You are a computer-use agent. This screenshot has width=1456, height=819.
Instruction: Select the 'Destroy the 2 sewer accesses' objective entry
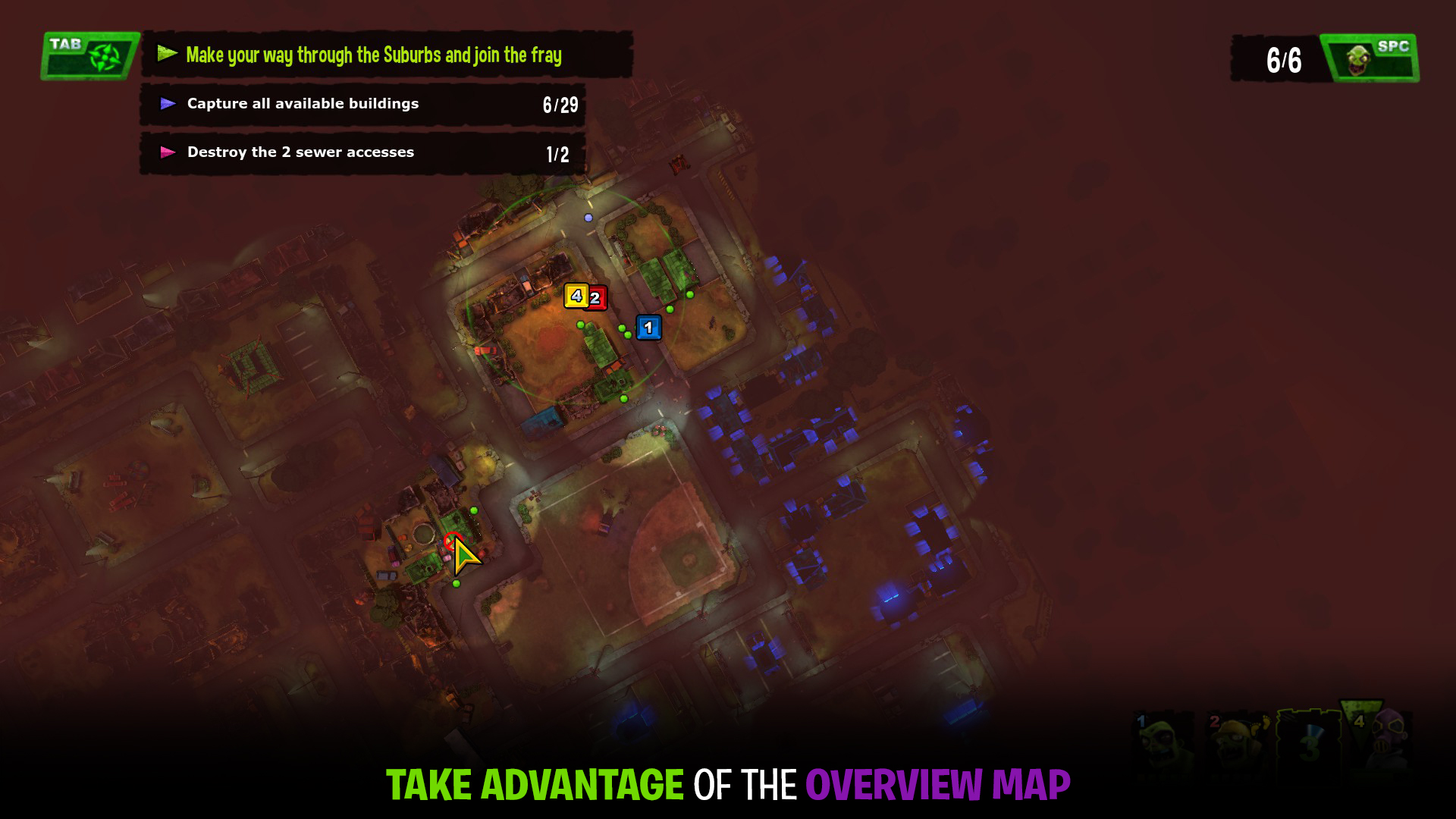pyautogui.click(x=300, y=152)
